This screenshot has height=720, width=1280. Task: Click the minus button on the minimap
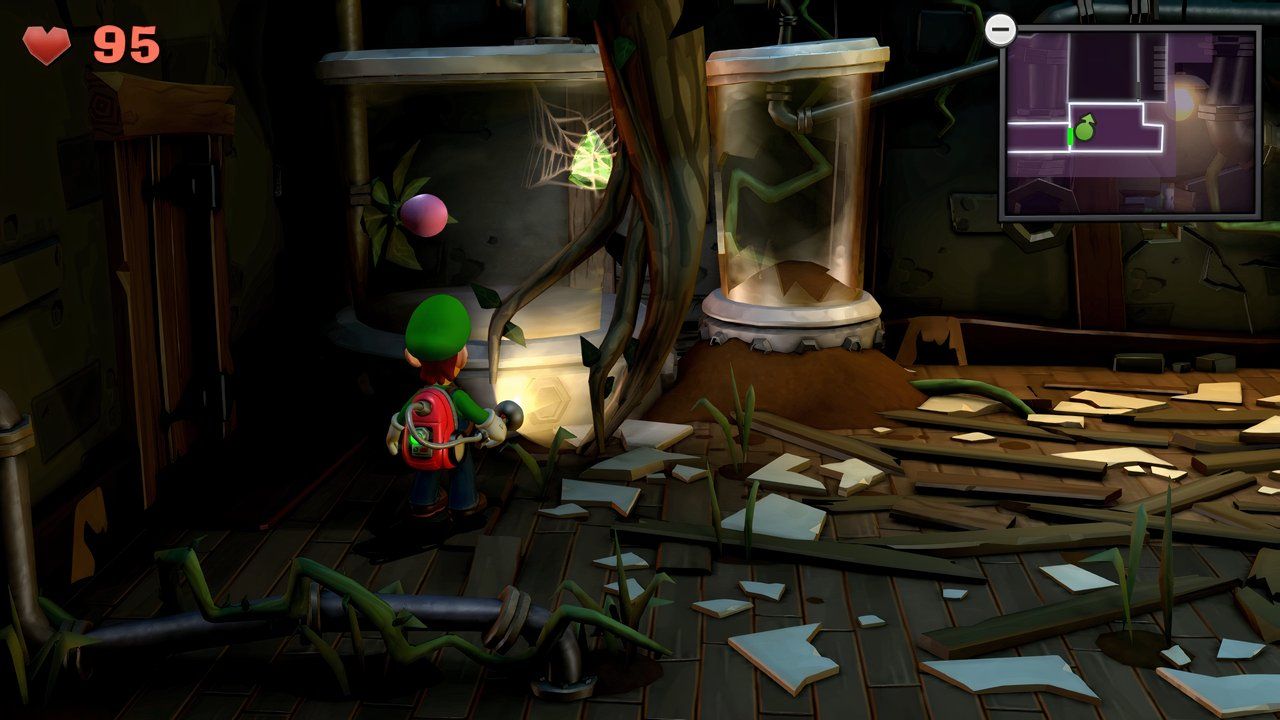click(999, 30)
